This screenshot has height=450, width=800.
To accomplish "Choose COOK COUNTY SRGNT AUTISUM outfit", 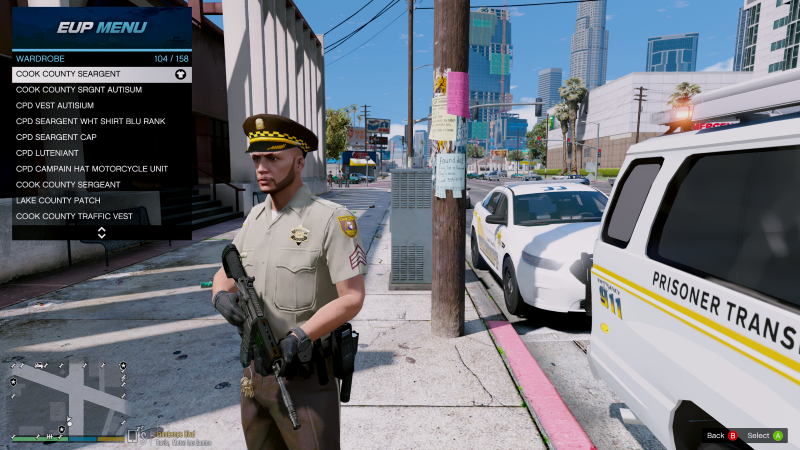I will [x=100, y=89].
